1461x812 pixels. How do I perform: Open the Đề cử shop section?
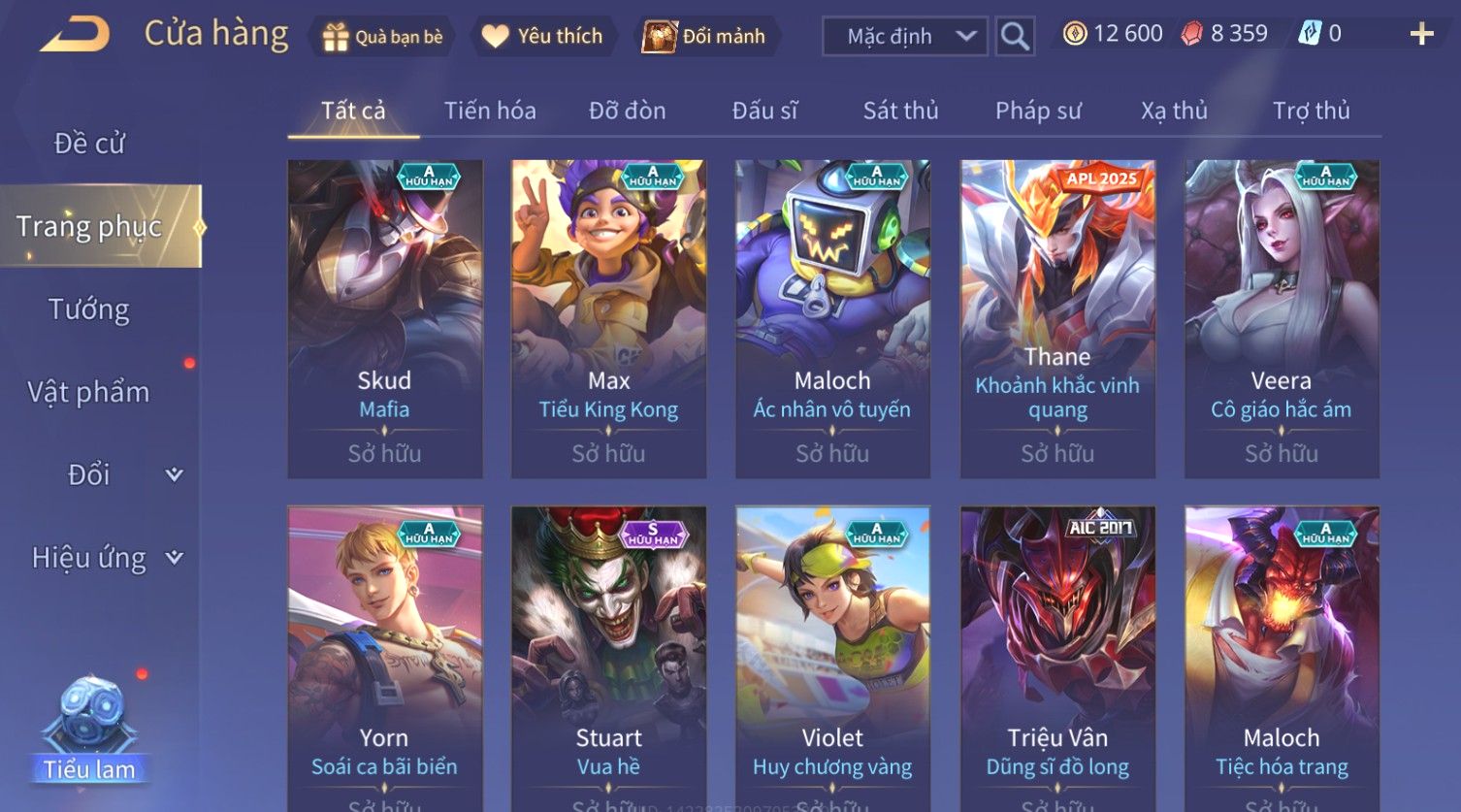point(89,144)
